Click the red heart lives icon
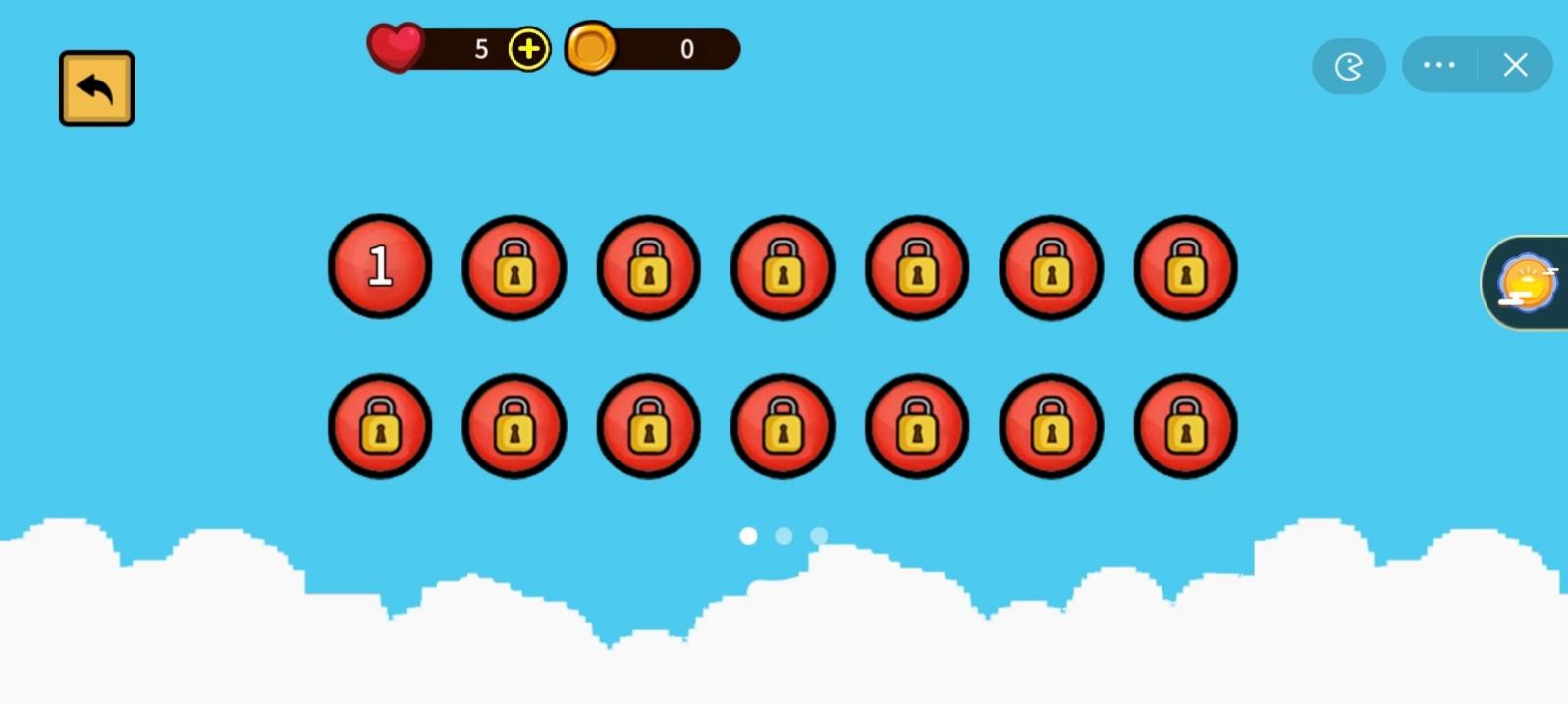 (396, 47)
